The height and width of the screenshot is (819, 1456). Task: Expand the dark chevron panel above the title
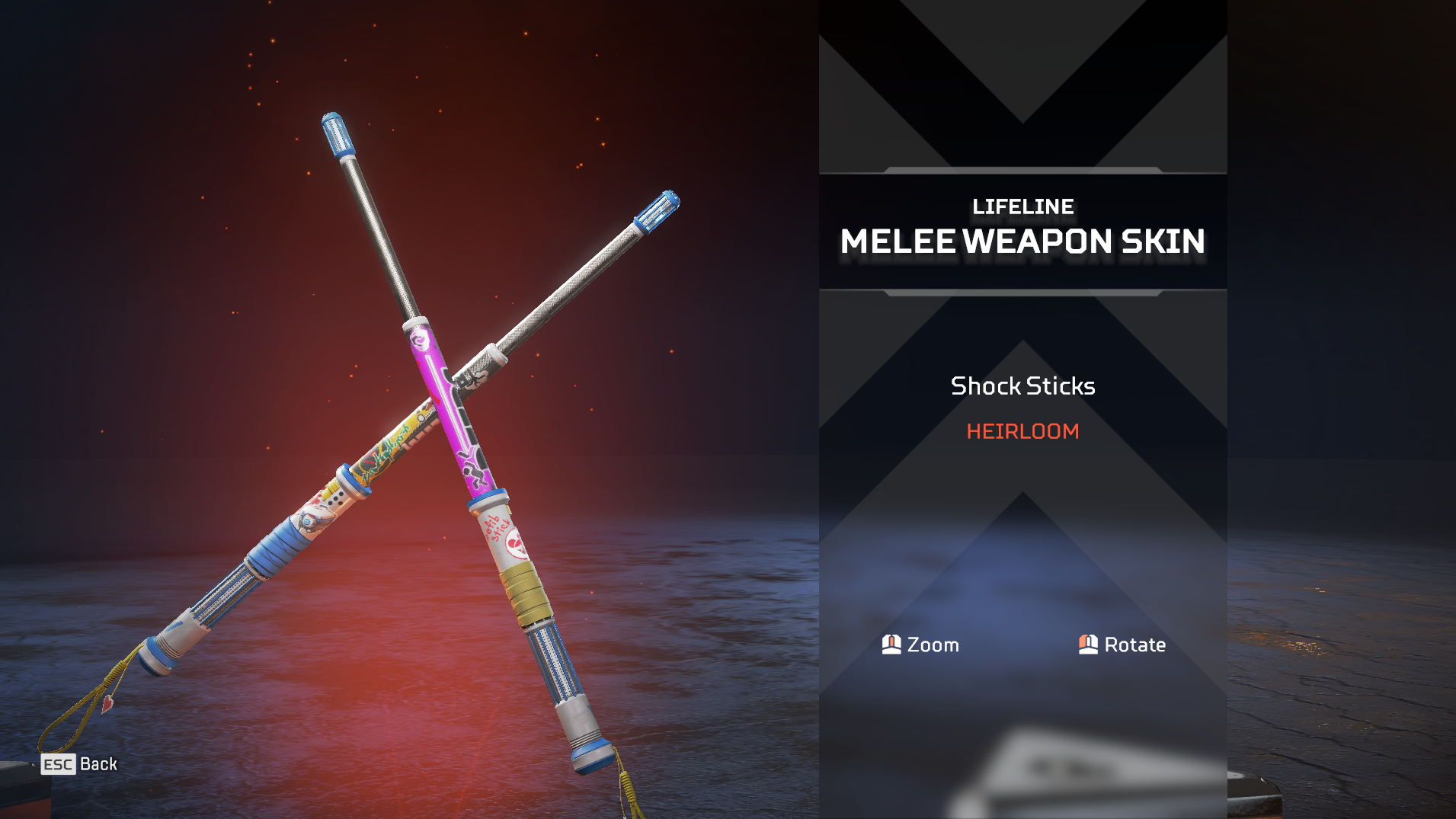1022,84
